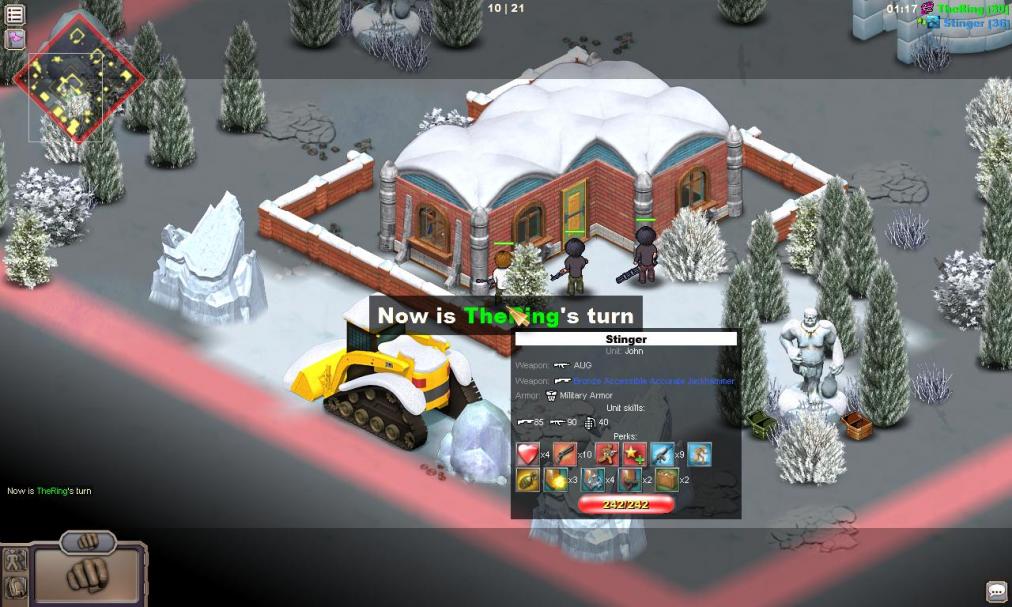Open the chat speech bubble
Screen dimensions: 1012x607
coord(996,591)
